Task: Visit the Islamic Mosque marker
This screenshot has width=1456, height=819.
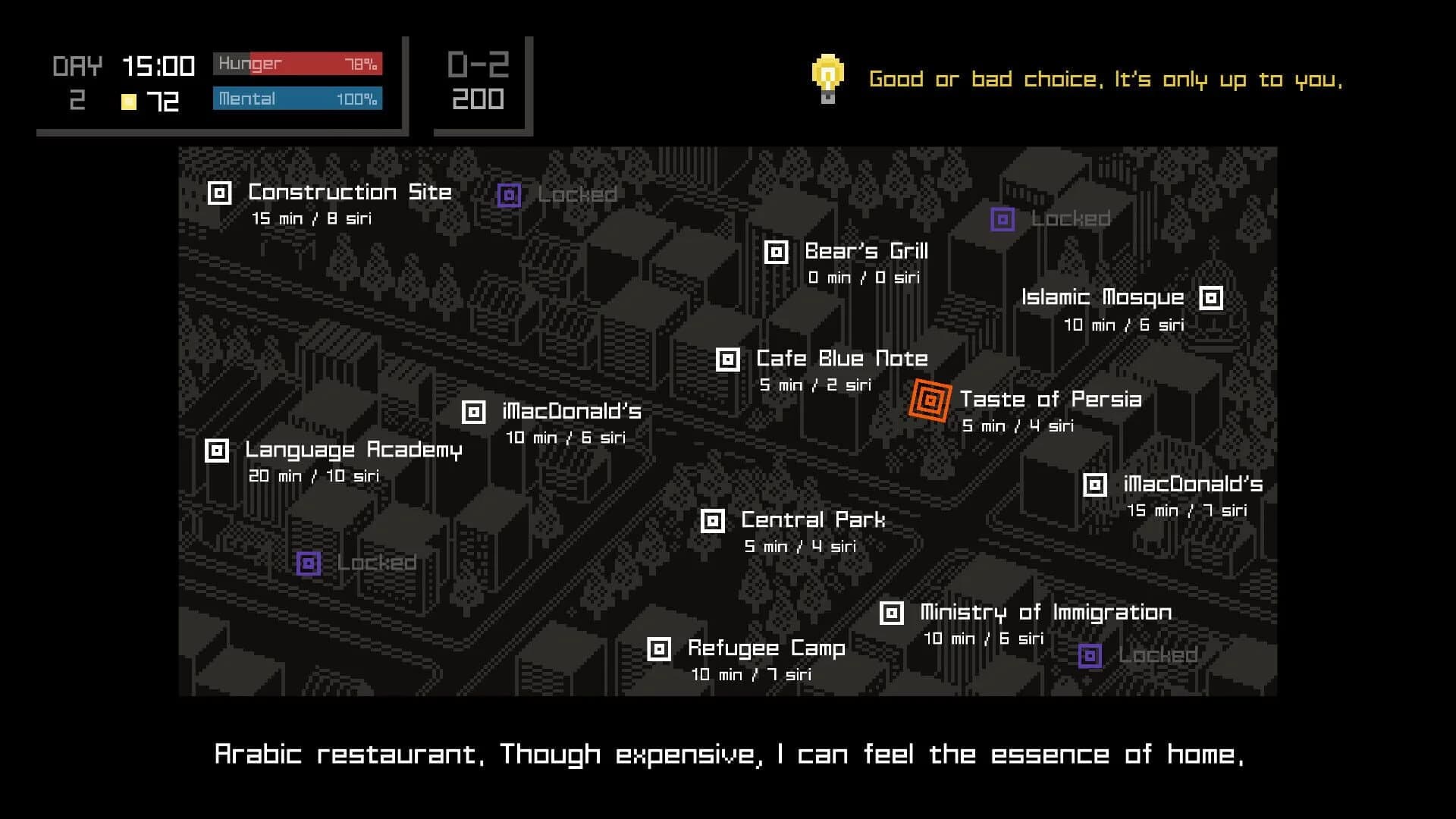Action: tap(1211, 298)
